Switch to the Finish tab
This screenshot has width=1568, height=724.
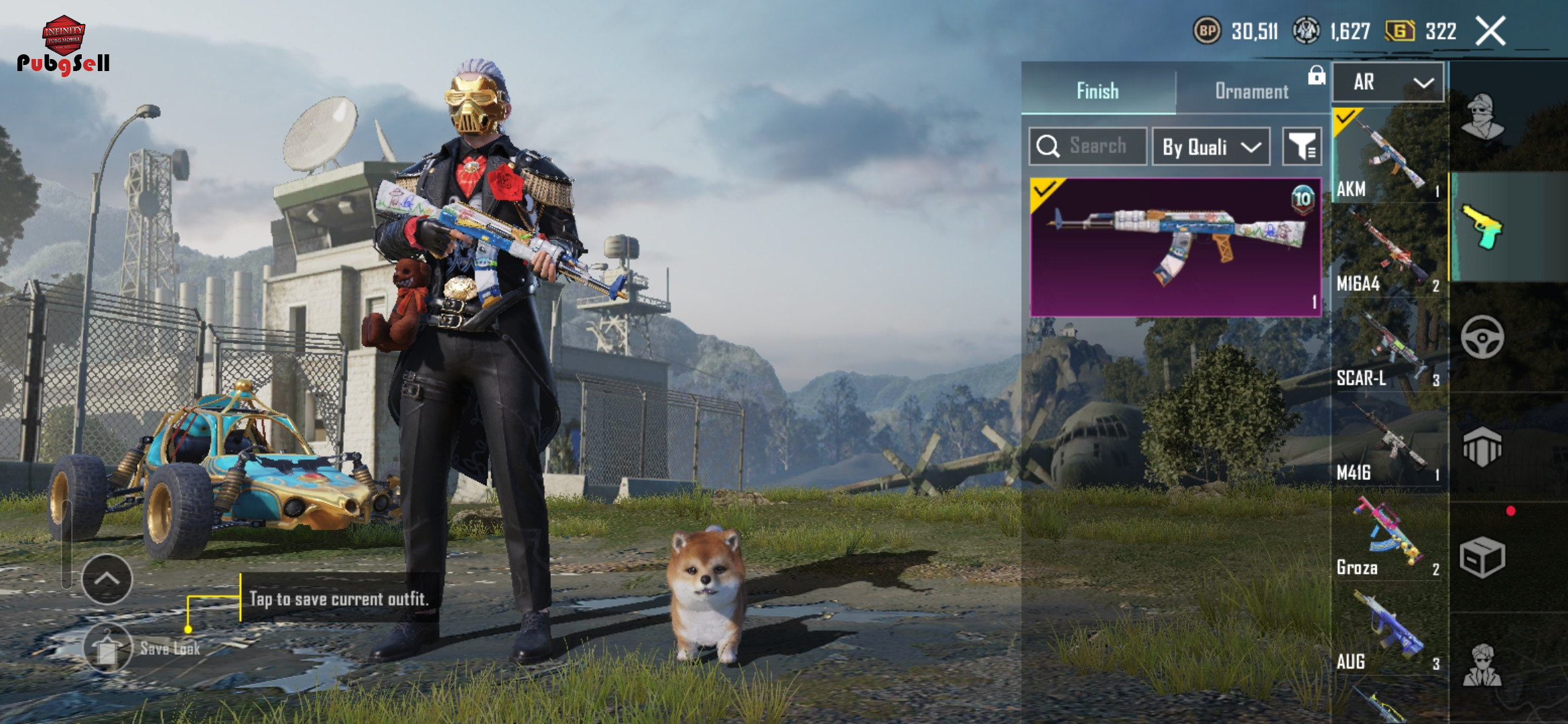[1098, 90]
